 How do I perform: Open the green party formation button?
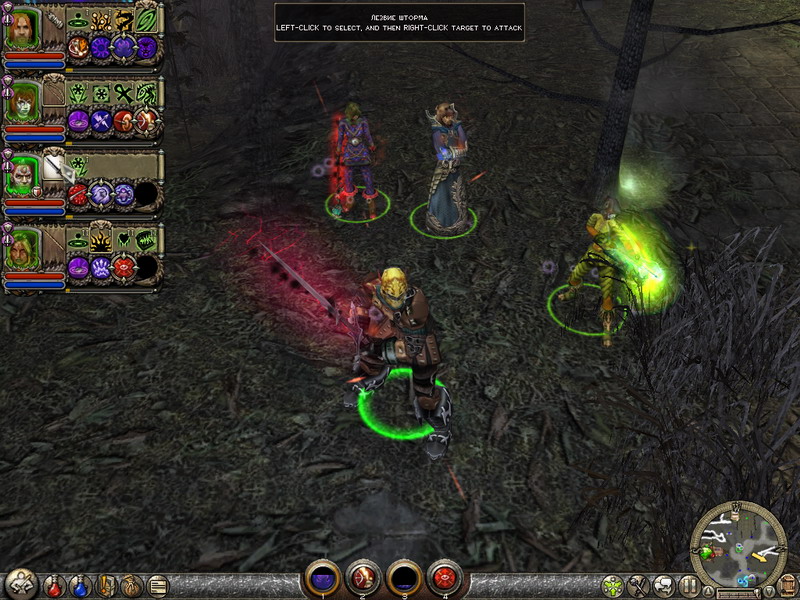613,584
